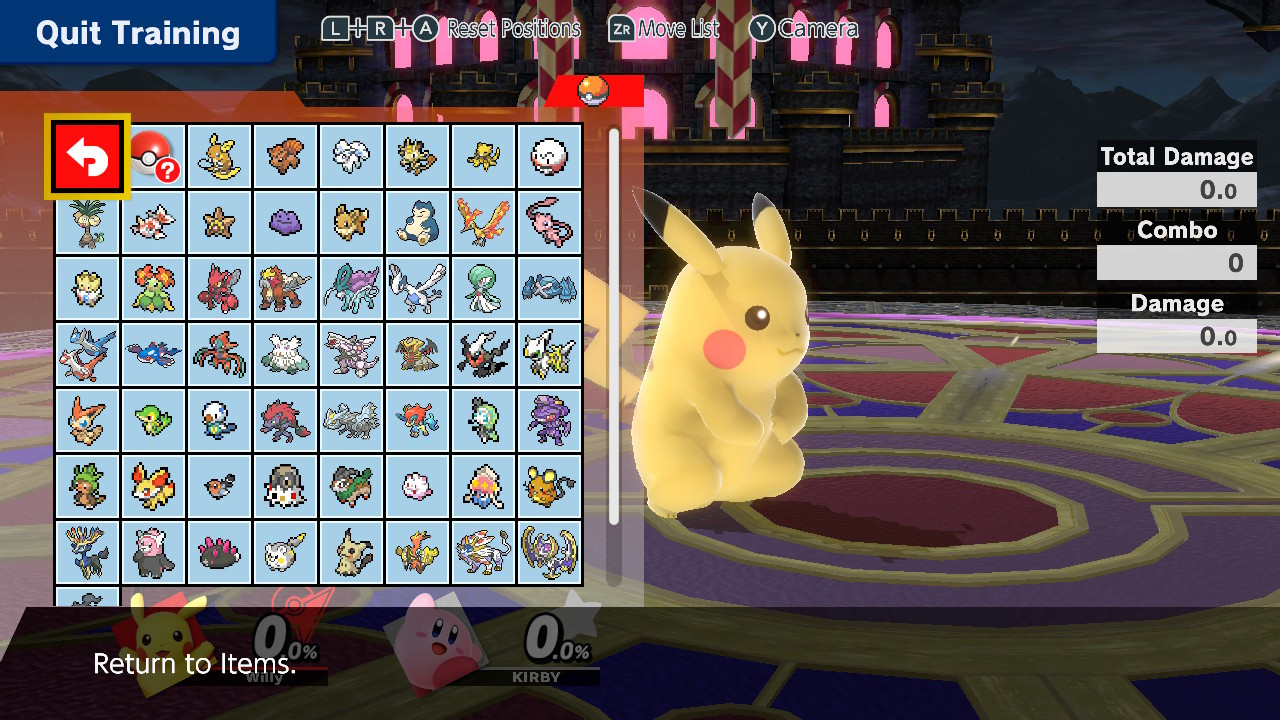The width and height of the screenshot is (1280, 720).
Task: Click the red back arrow to return to Items
Action: pyautogui.click(x=86, y=156)
